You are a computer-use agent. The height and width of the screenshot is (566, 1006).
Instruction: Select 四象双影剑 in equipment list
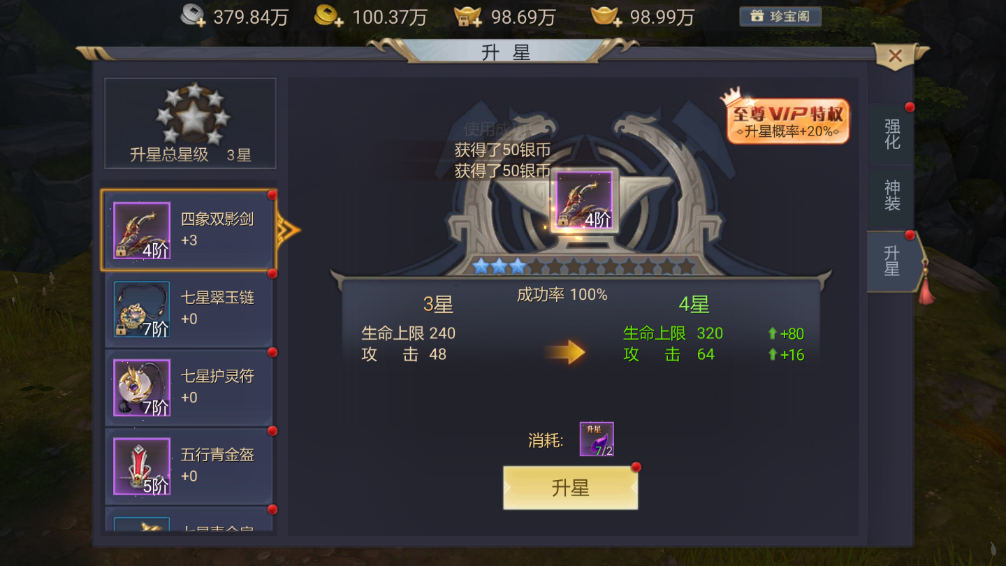[188, 230]
